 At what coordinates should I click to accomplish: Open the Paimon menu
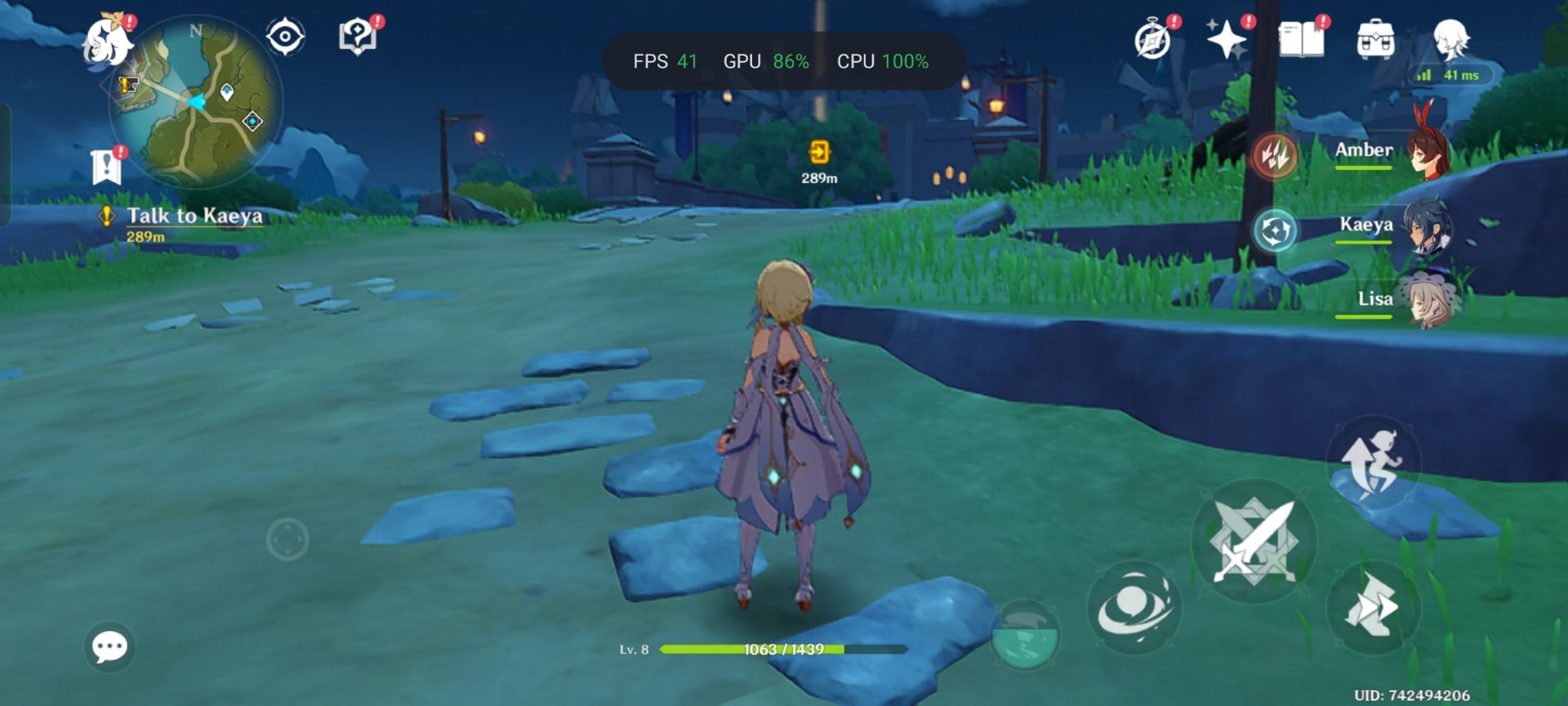point(109,42)
